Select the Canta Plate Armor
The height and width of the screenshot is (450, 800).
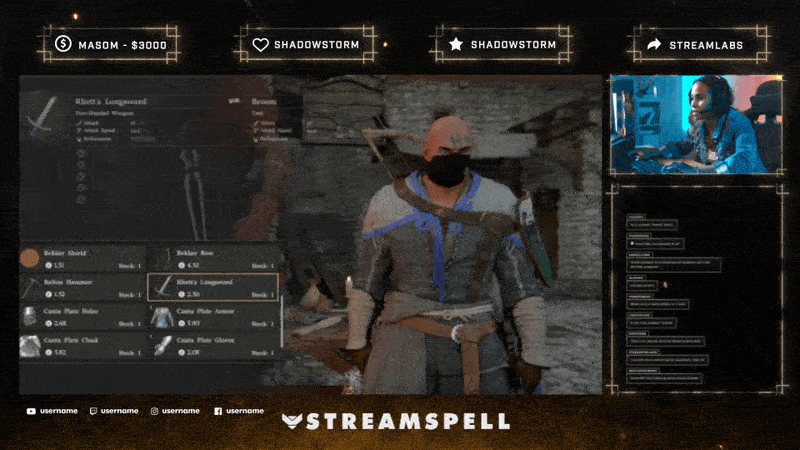pyautogui.click(x=212, y=317)
